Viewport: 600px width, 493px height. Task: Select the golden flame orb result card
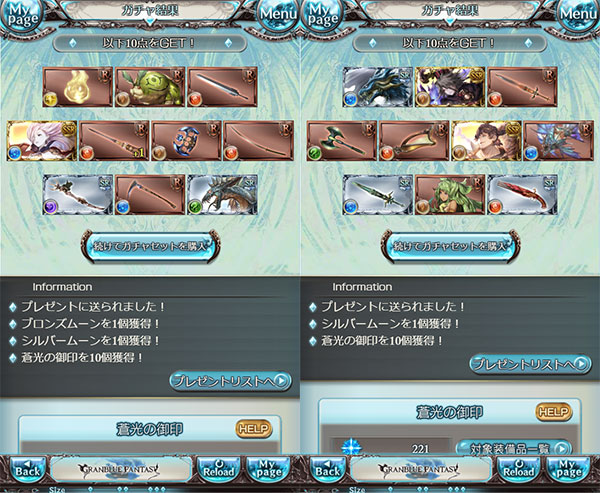pyautogui.click(x=78, y=87)
